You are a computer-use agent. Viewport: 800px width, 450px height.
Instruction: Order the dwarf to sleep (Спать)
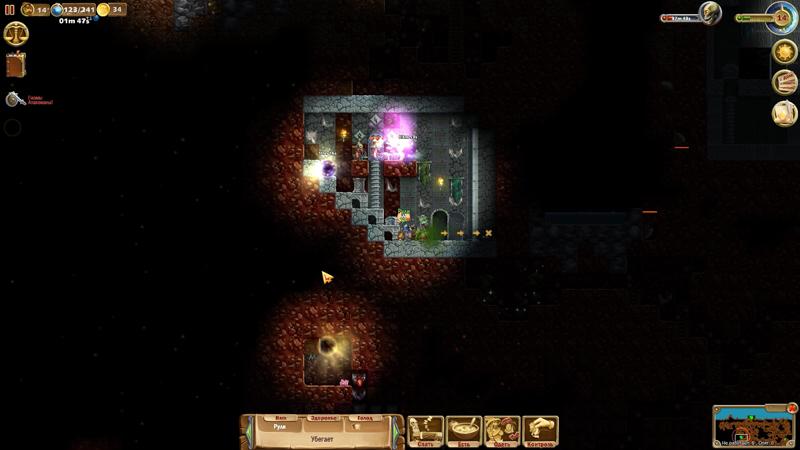(x=426, y=431)
